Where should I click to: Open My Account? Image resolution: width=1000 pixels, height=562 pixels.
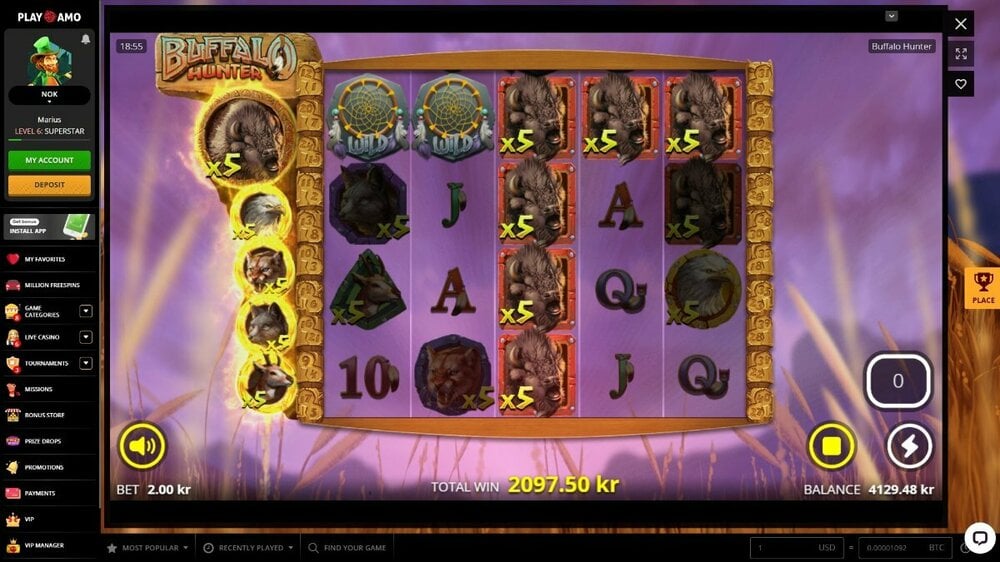(49, 160)
